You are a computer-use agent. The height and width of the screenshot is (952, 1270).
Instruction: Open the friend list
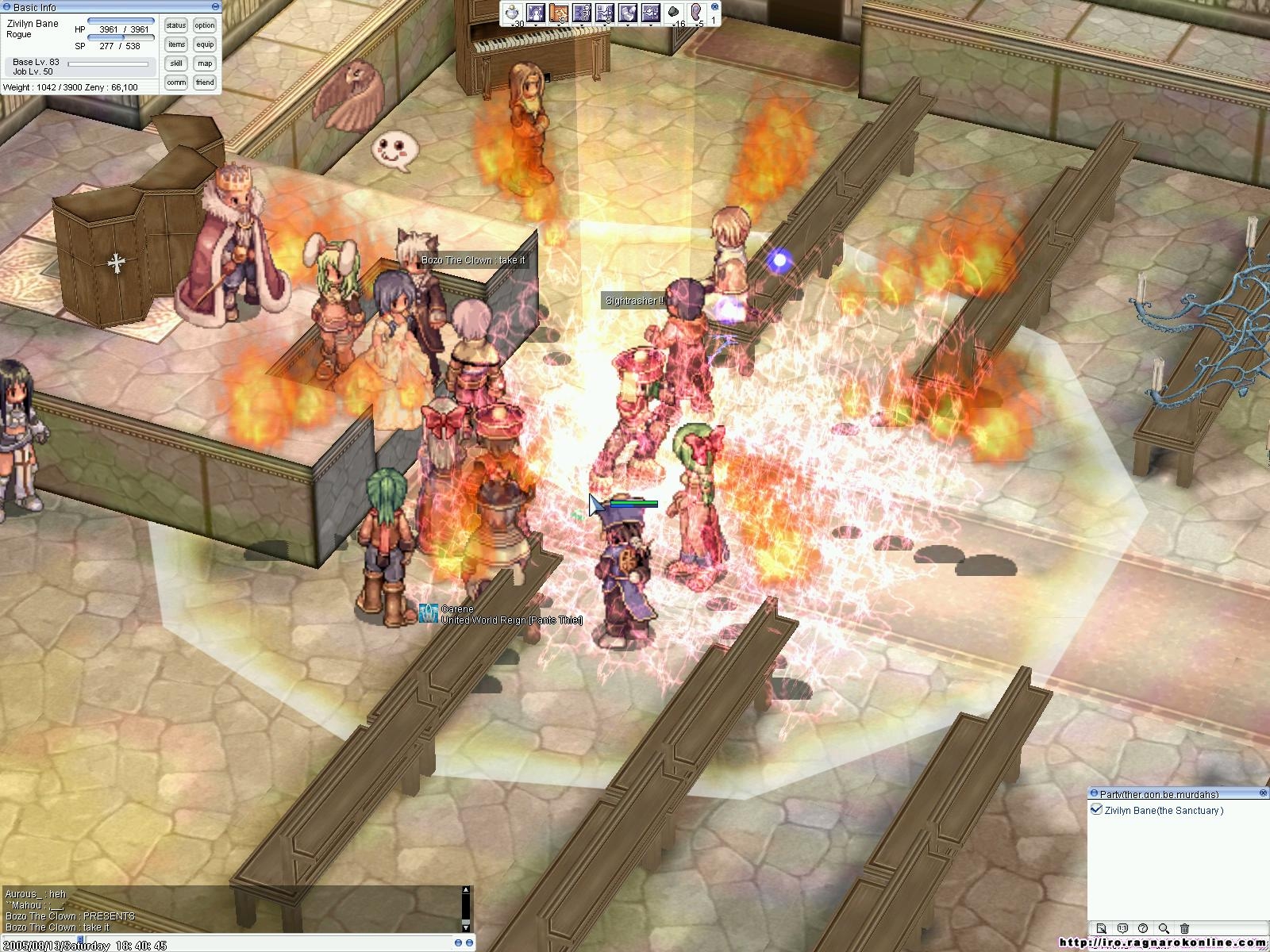click(x=205, y=83)
